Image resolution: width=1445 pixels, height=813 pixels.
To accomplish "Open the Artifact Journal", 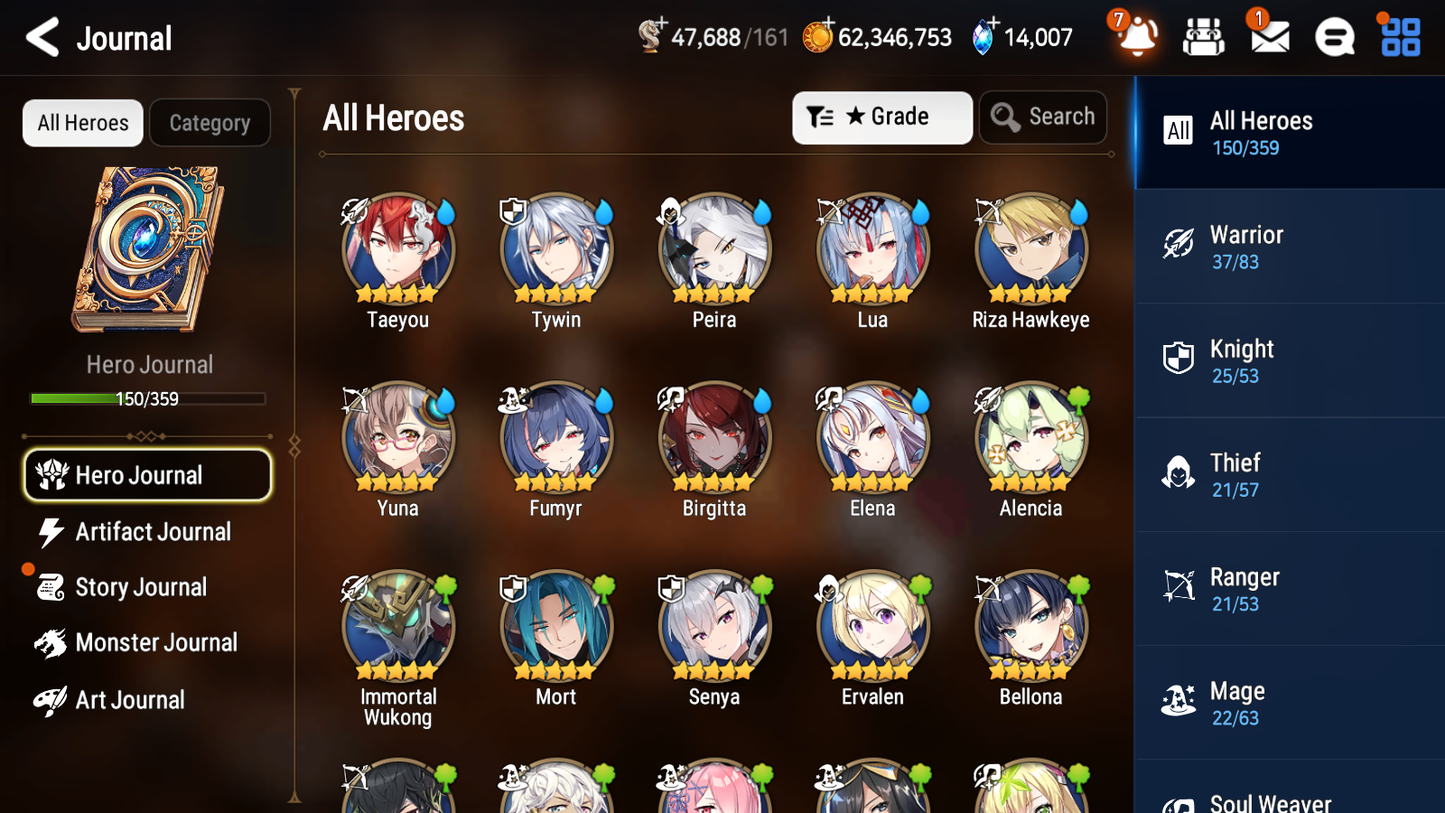I will pos(151,532).
